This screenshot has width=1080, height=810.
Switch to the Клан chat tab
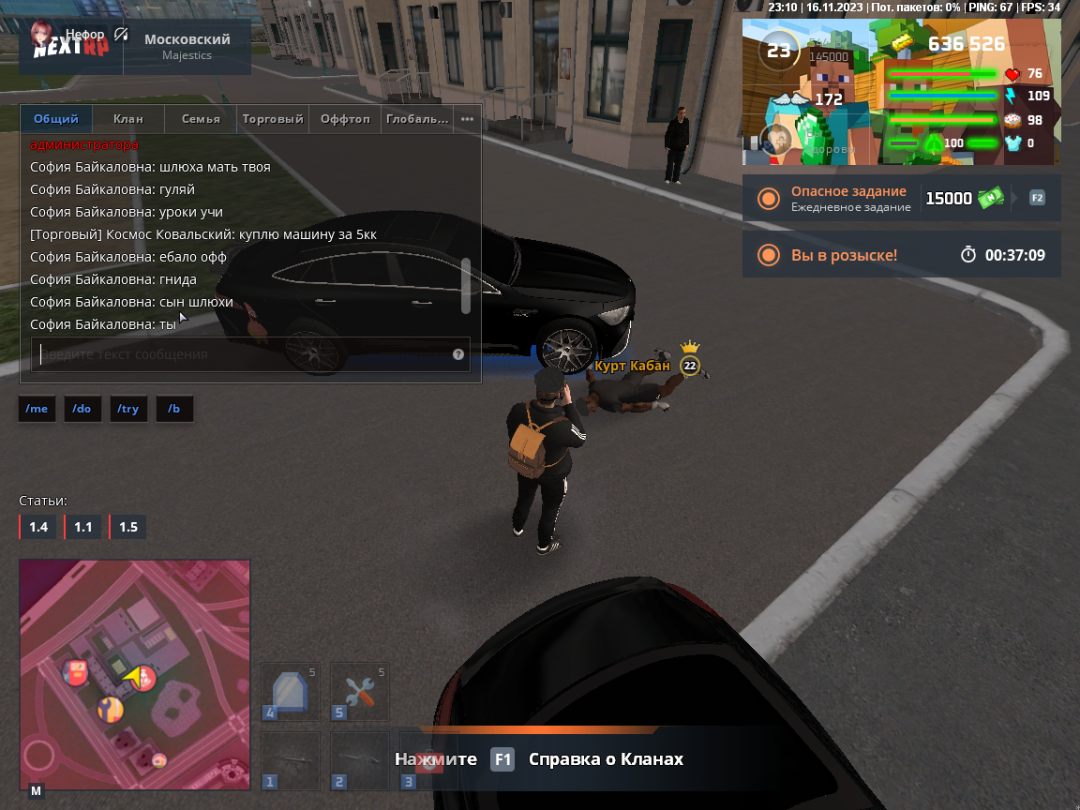[128, 119]
